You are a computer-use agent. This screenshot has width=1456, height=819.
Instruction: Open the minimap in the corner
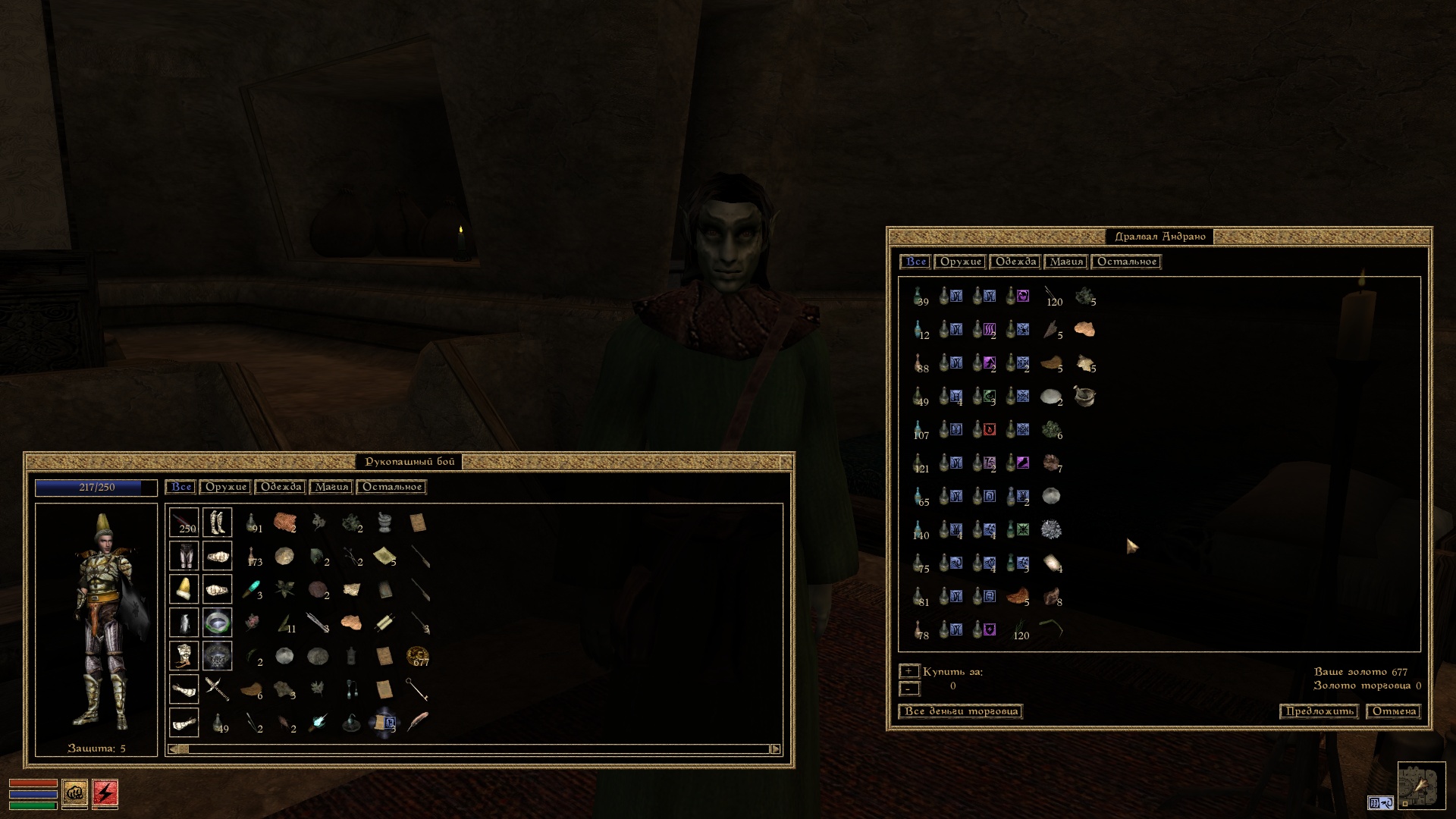point(1420,786)
